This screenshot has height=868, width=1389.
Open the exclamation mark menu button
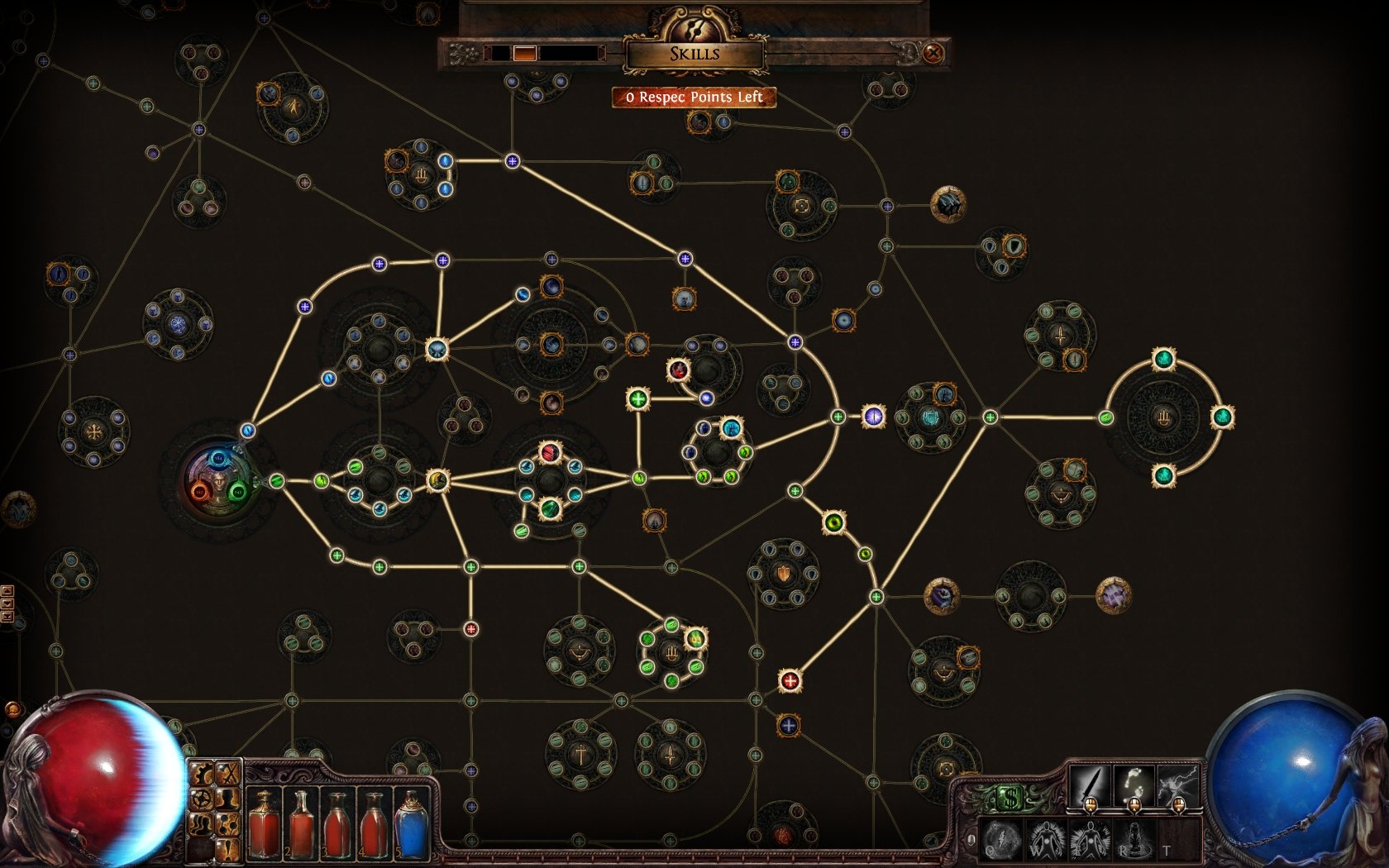click(x=227, y=848)
